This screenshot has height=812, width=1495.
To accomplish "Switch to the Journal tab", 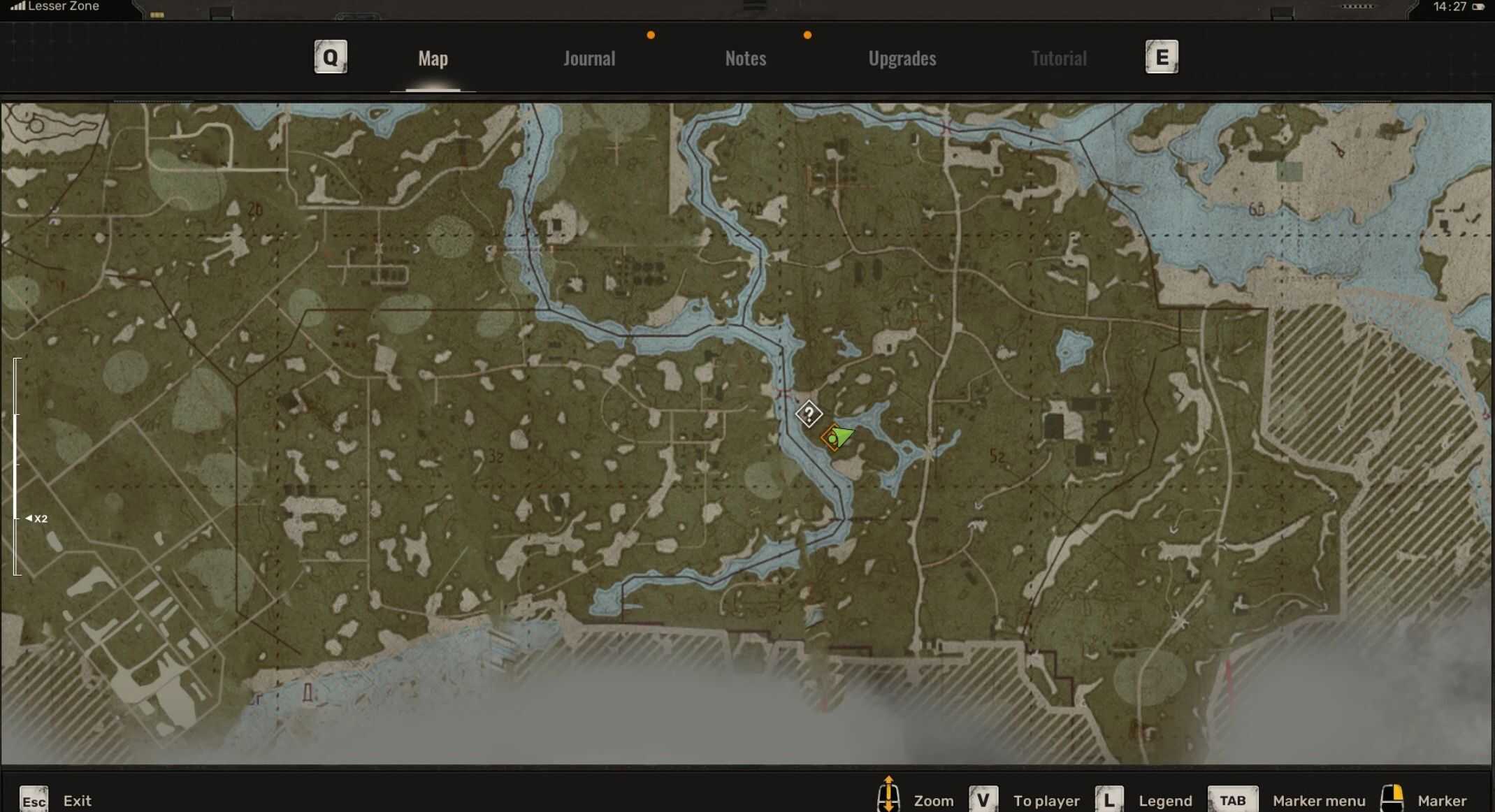I will pyautogui.click(x=589, y=58).
